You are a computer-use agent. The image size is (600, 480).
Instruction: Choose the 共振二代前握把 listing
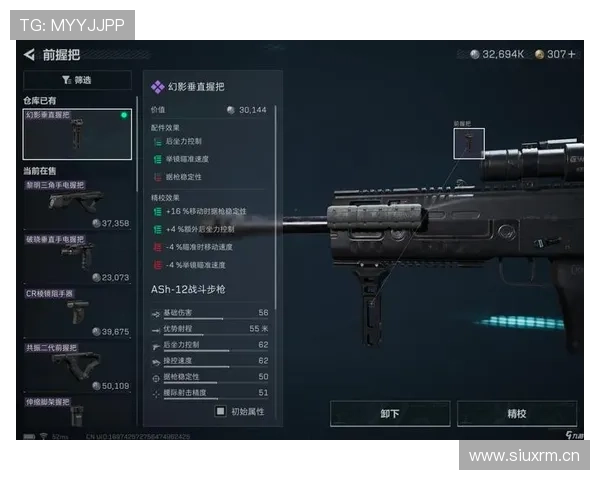(x=78, y=366)
